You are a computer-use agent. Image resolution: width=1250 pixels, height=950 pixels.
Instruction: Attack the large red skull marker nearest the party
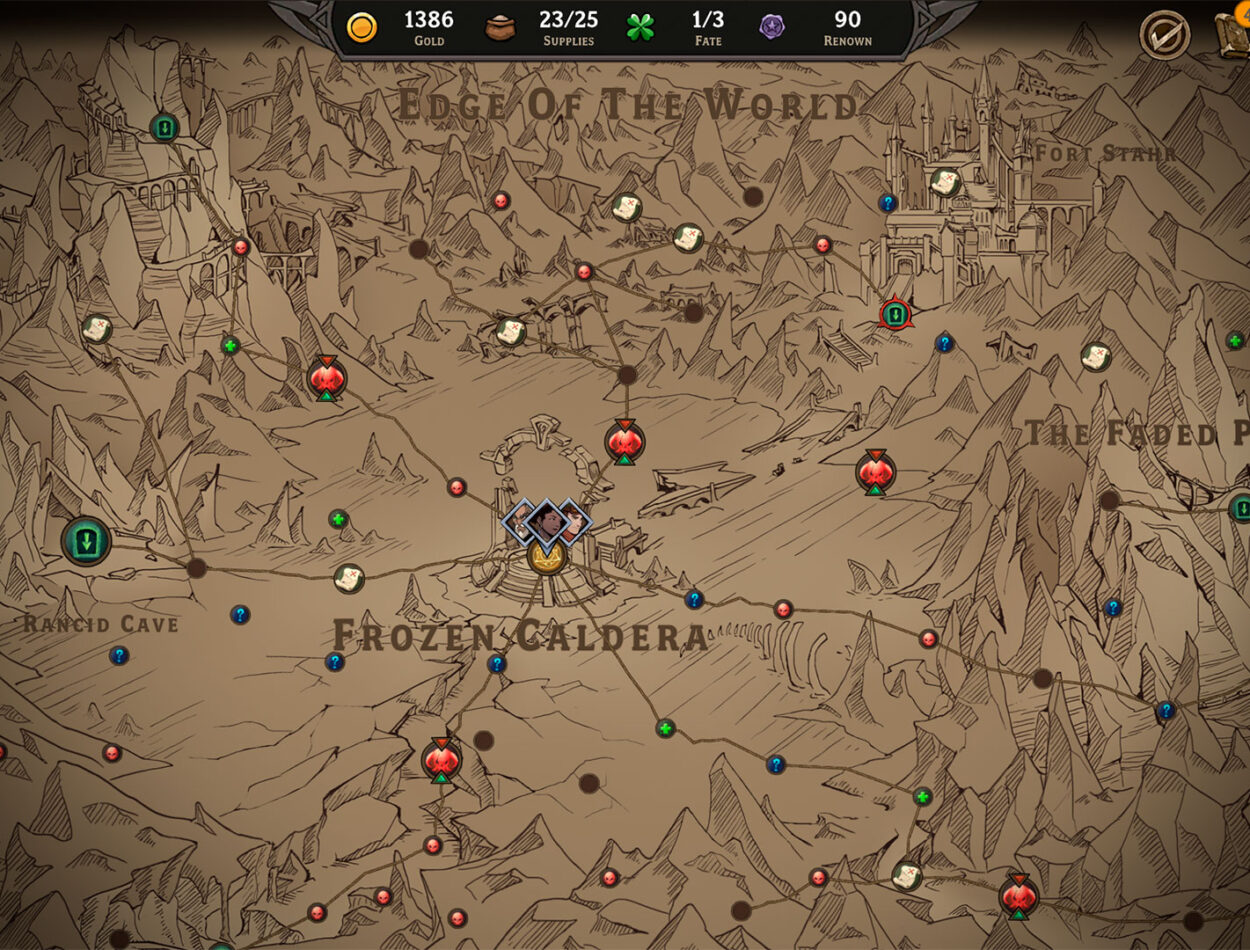point(624,442)
